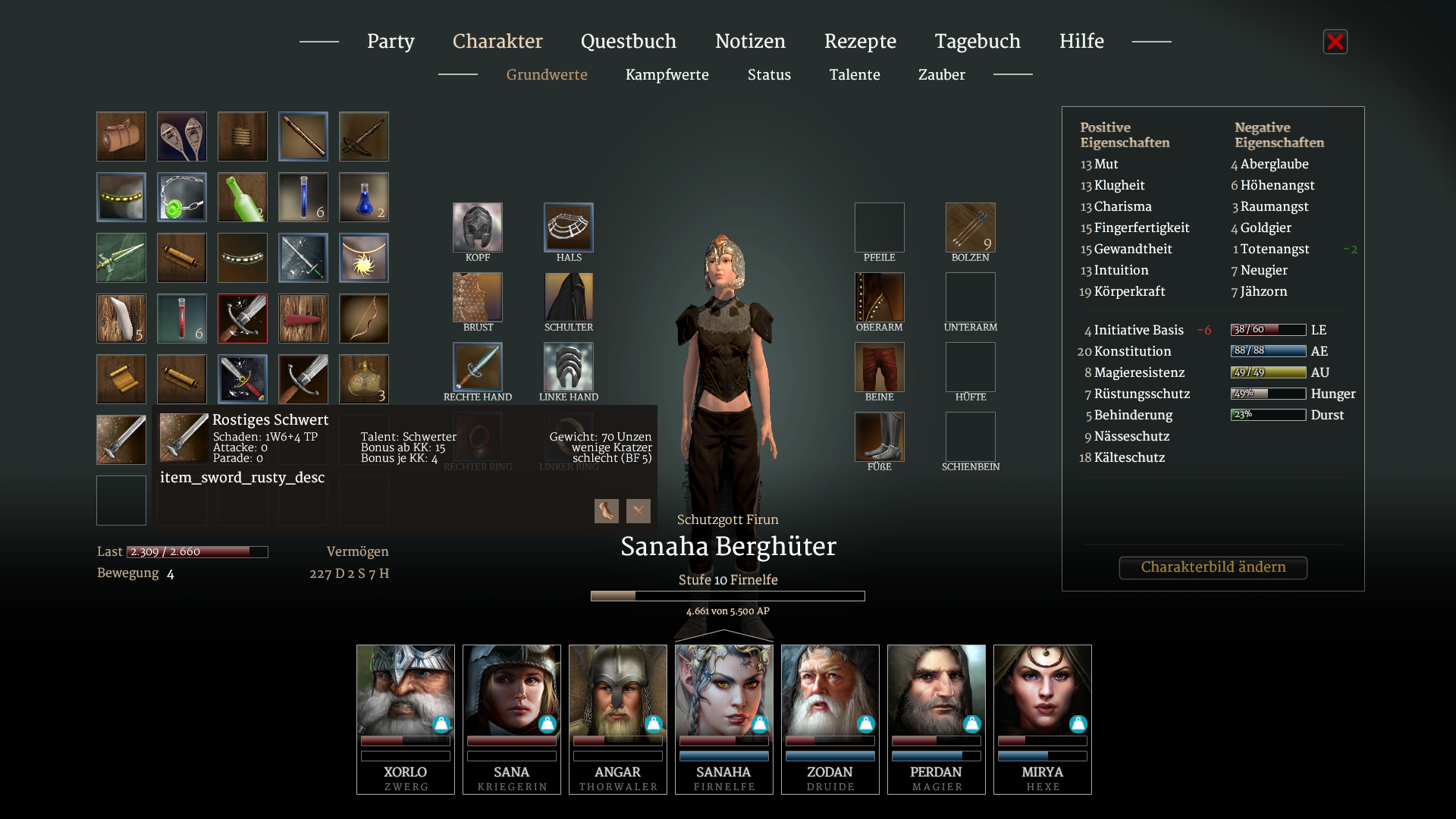The width and height of the screenshot is (1456, 819).
Task: Open the Tagebuch tab
Action: click(977, 42)
